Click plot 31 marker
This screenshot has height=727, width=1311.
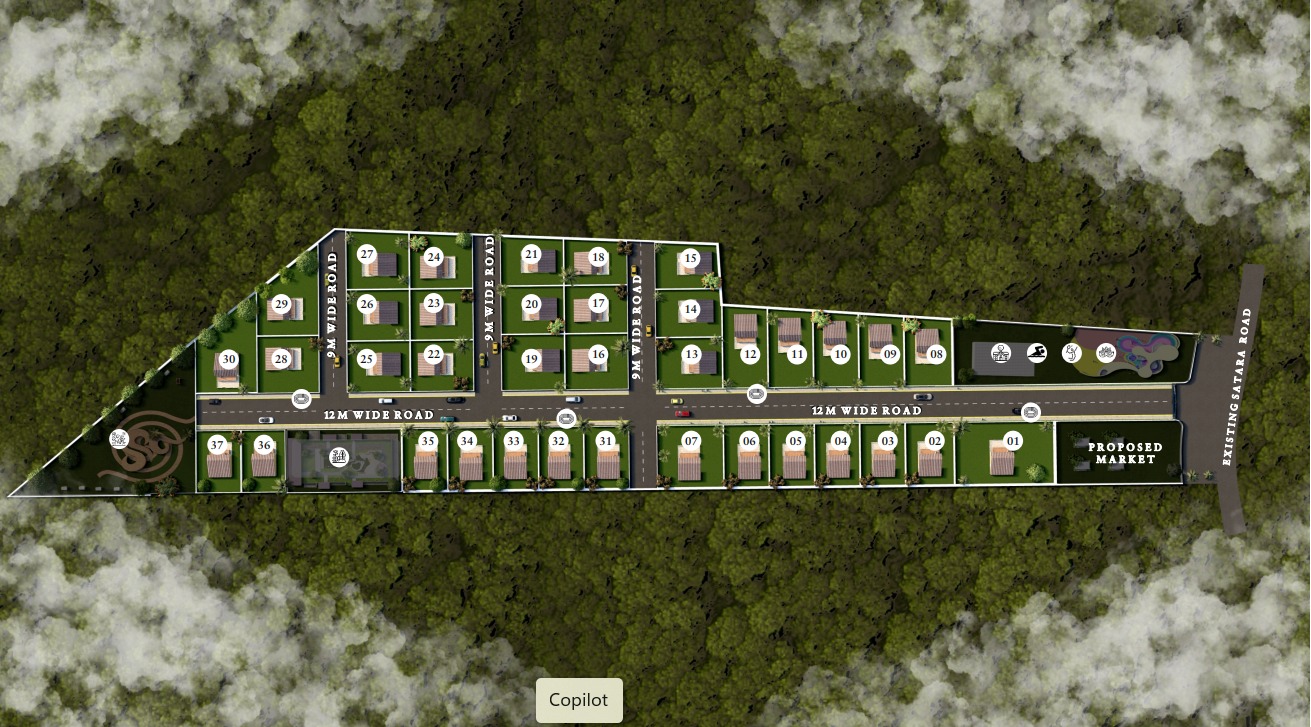pos(605,440)
